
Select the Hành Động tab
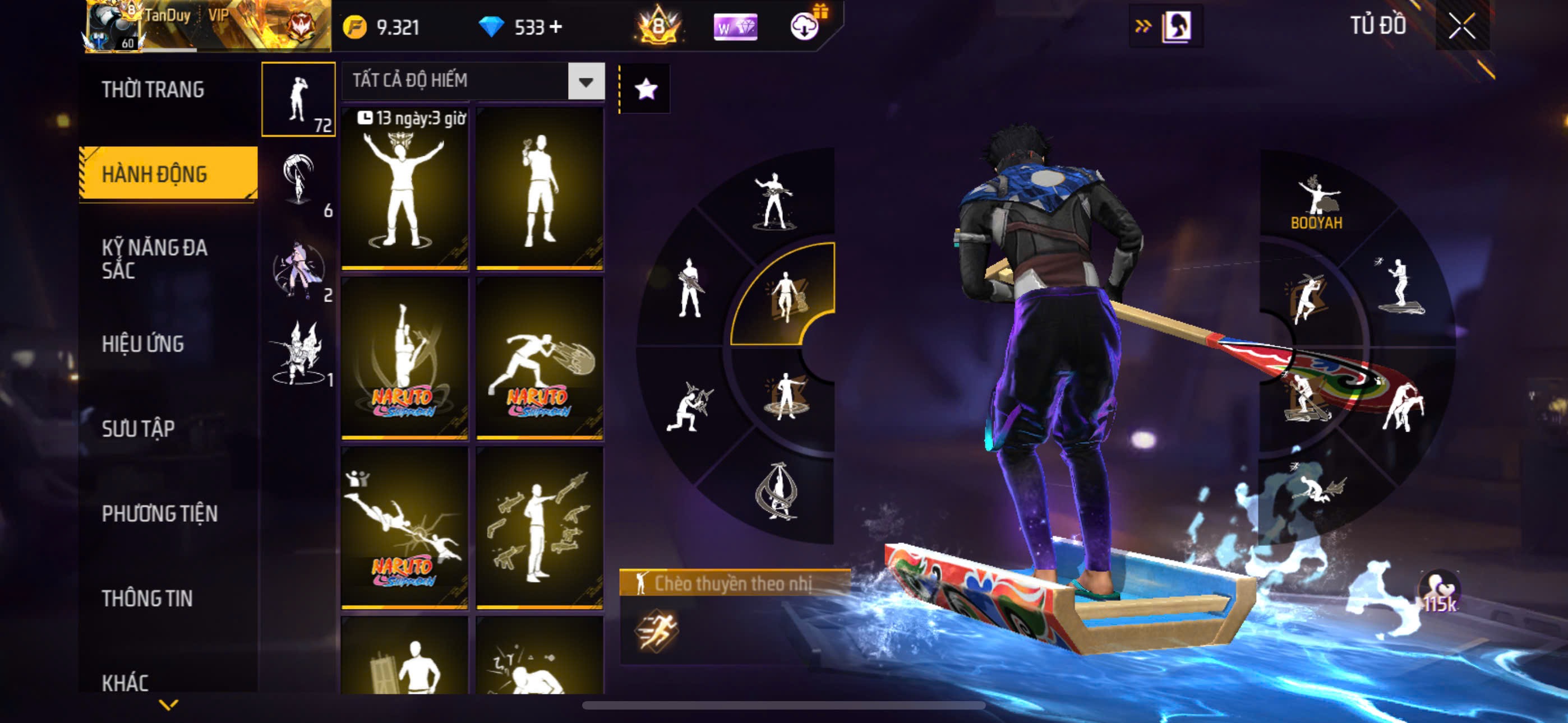coord(167,173)
